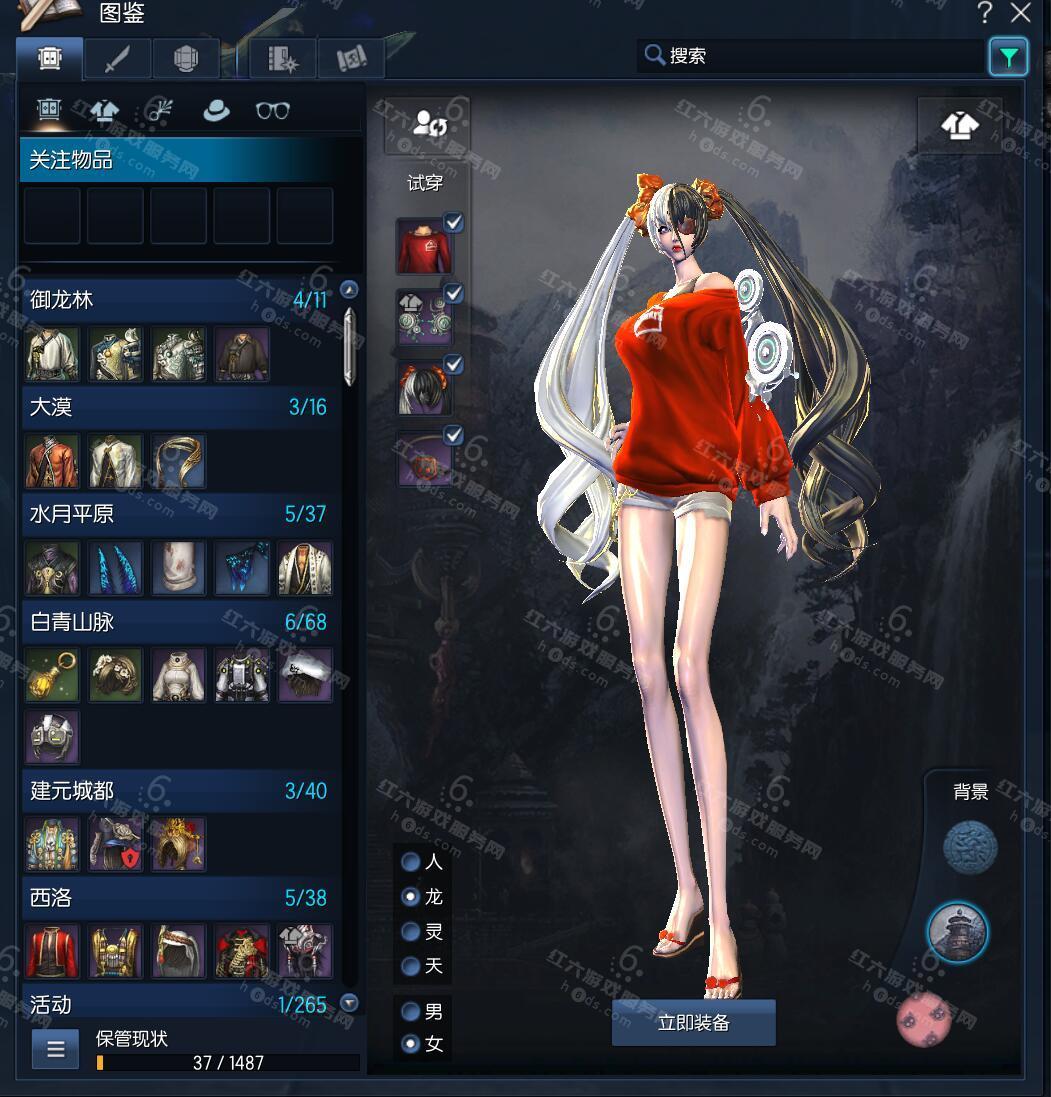Switch to the sword weapon tab

click(116, 59)
